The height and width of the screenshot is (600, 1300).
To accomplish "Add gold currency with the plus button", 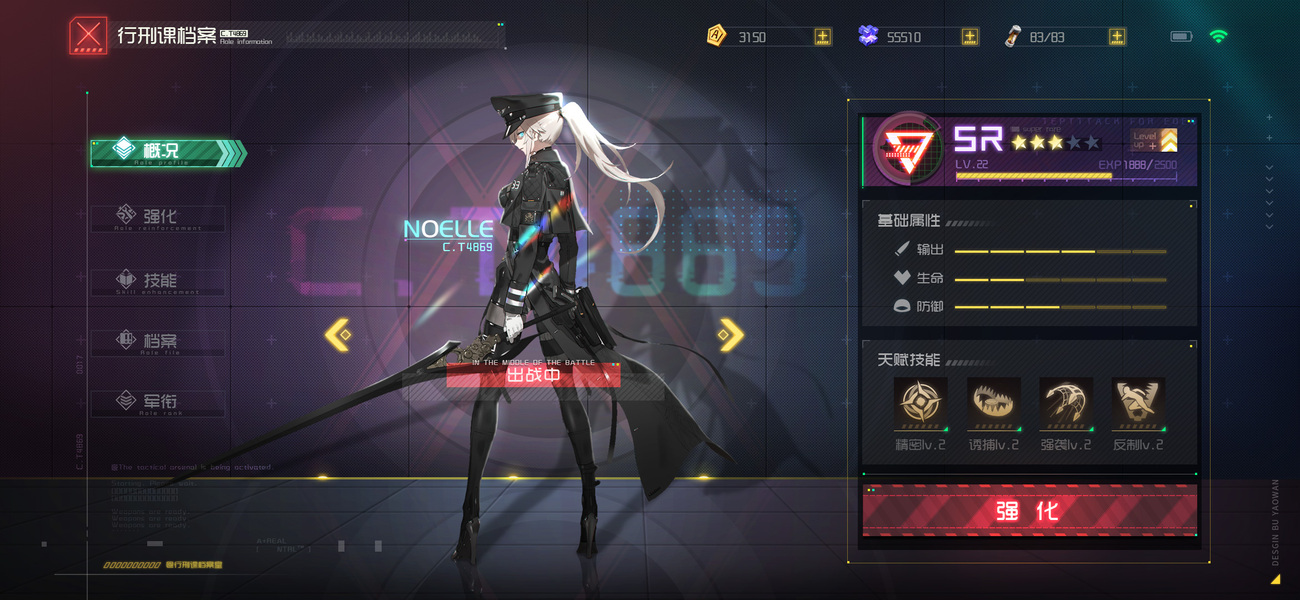I will 822,37.
